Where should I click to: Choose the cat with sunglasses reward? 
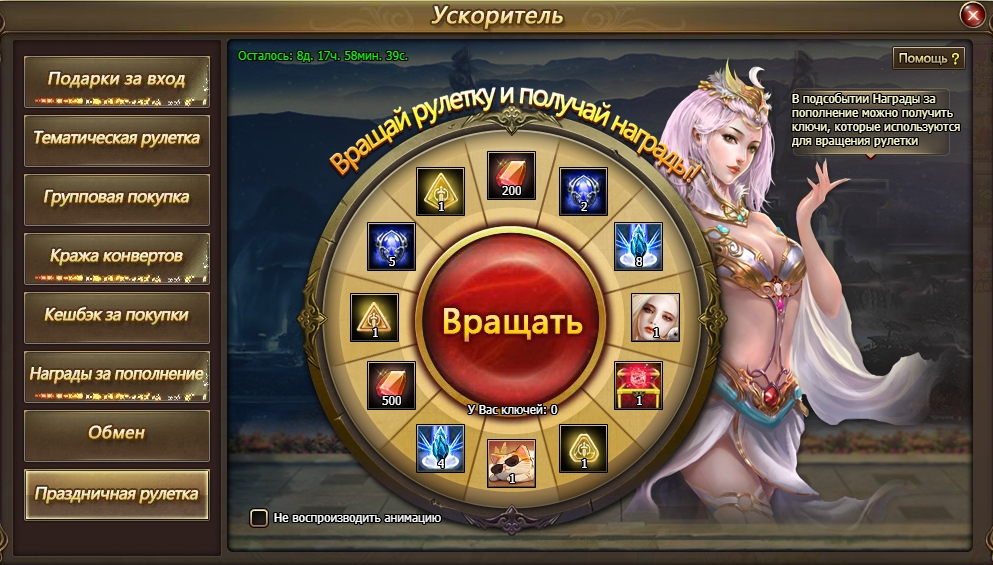click(x=511, y=463)
